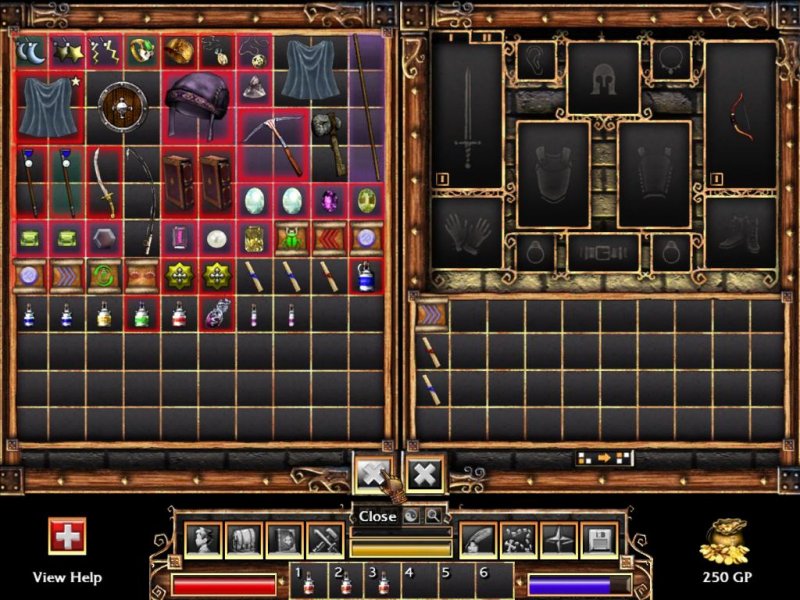
Task: Pick the purple gemstone
Action: 328,199
